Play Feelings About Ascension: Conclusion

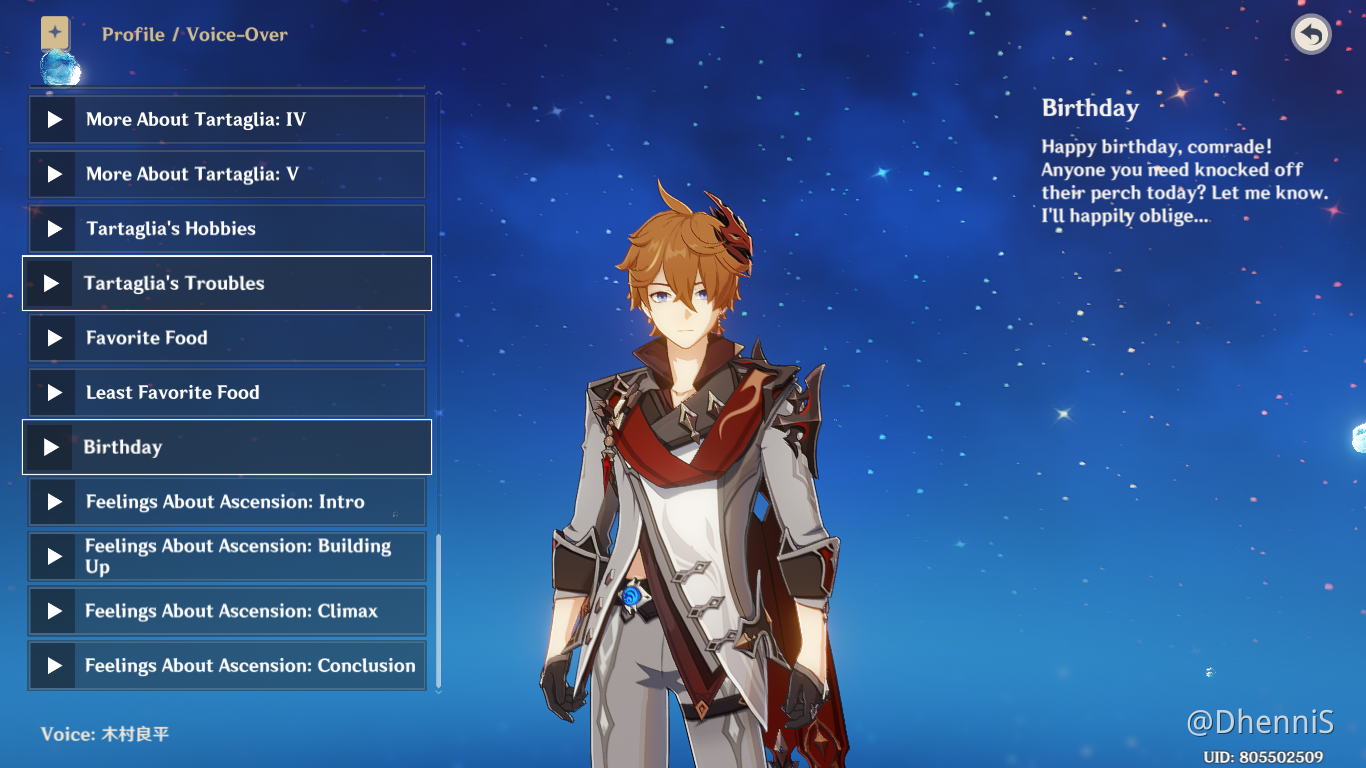click(226, 666)
